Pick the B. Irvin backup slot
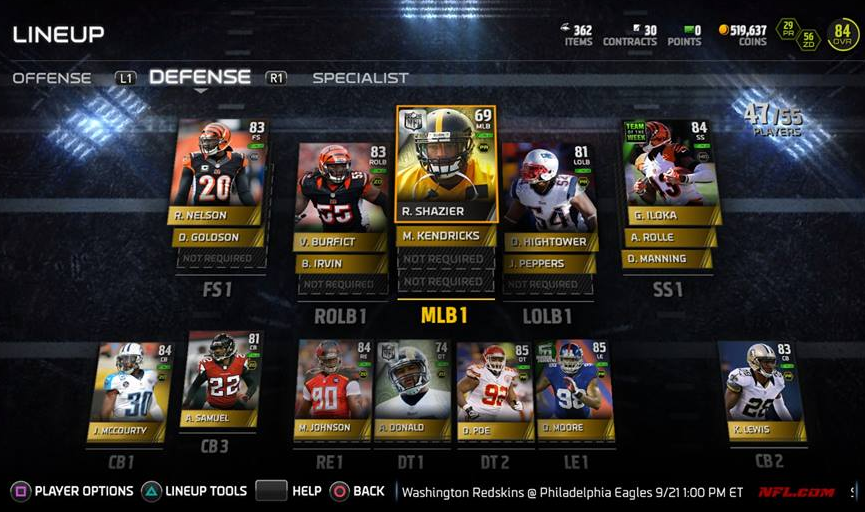The width and height of the screenshot is (865, 512). point(341,263)
